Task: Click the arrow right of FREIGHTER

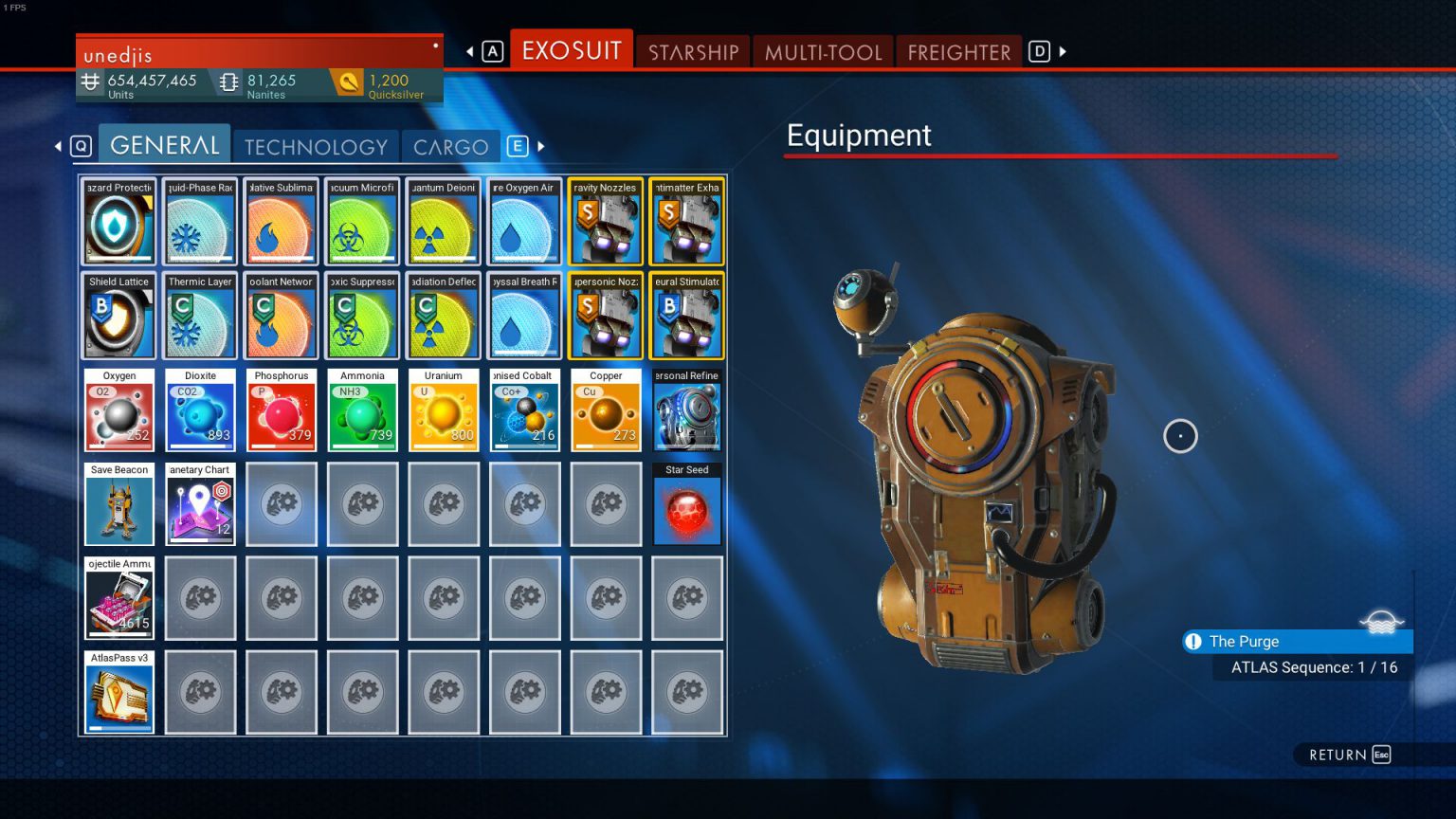Action: [1061, 51]
